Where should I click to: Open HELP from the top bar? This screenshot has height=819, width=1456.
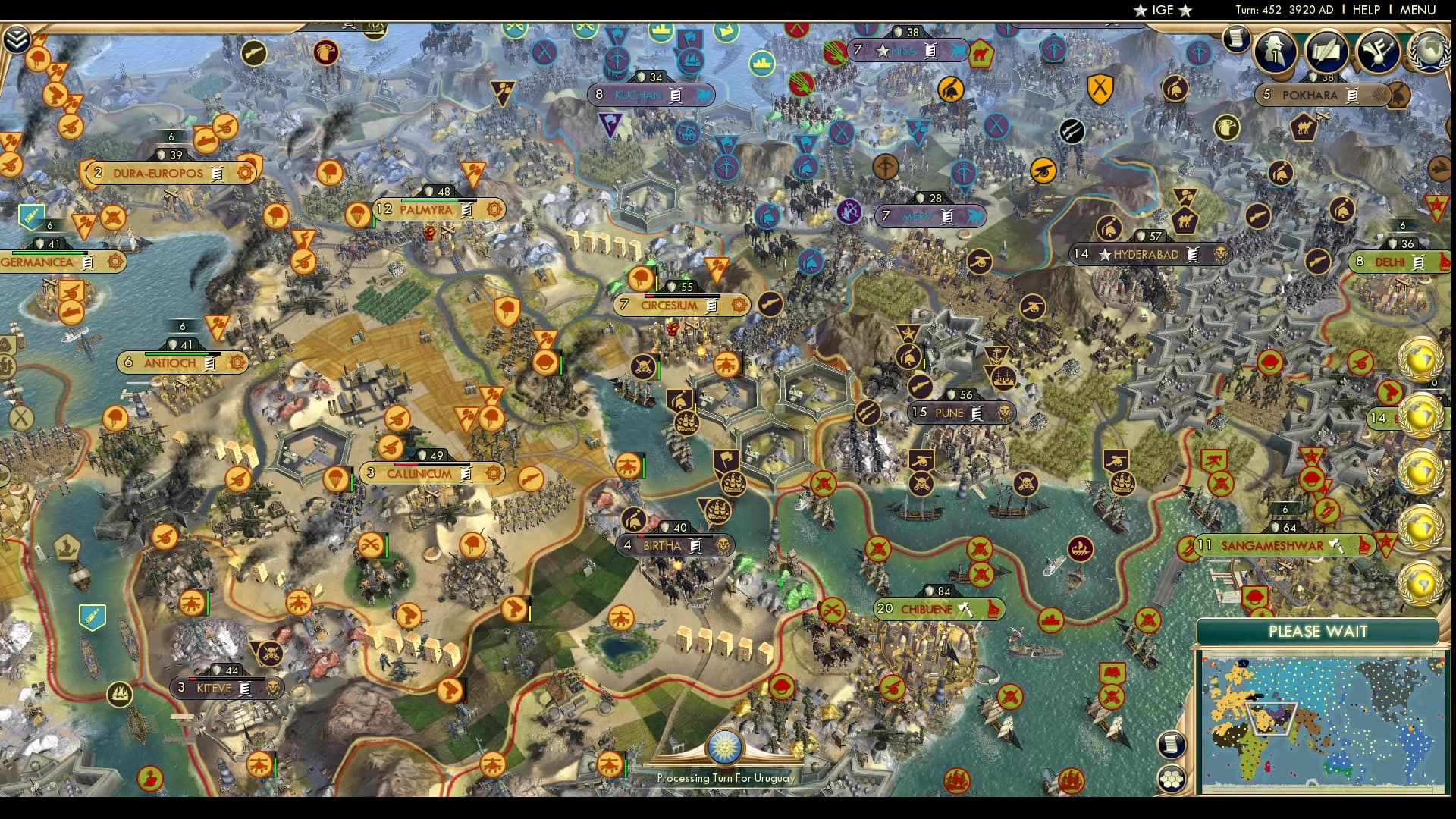[x=1367, y=10]
